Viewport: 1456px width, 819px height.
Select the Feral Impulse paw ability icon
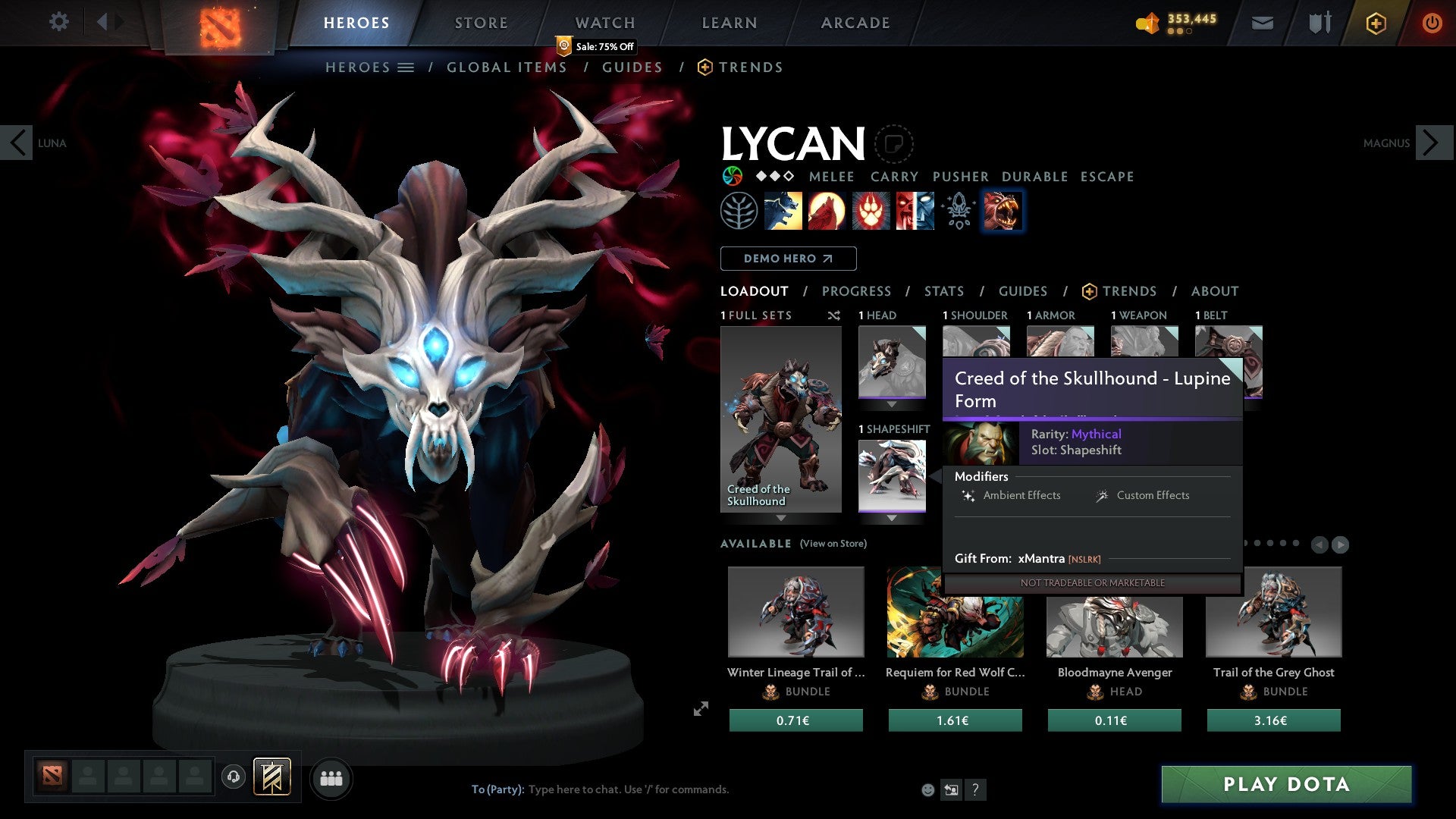(871, 211)
